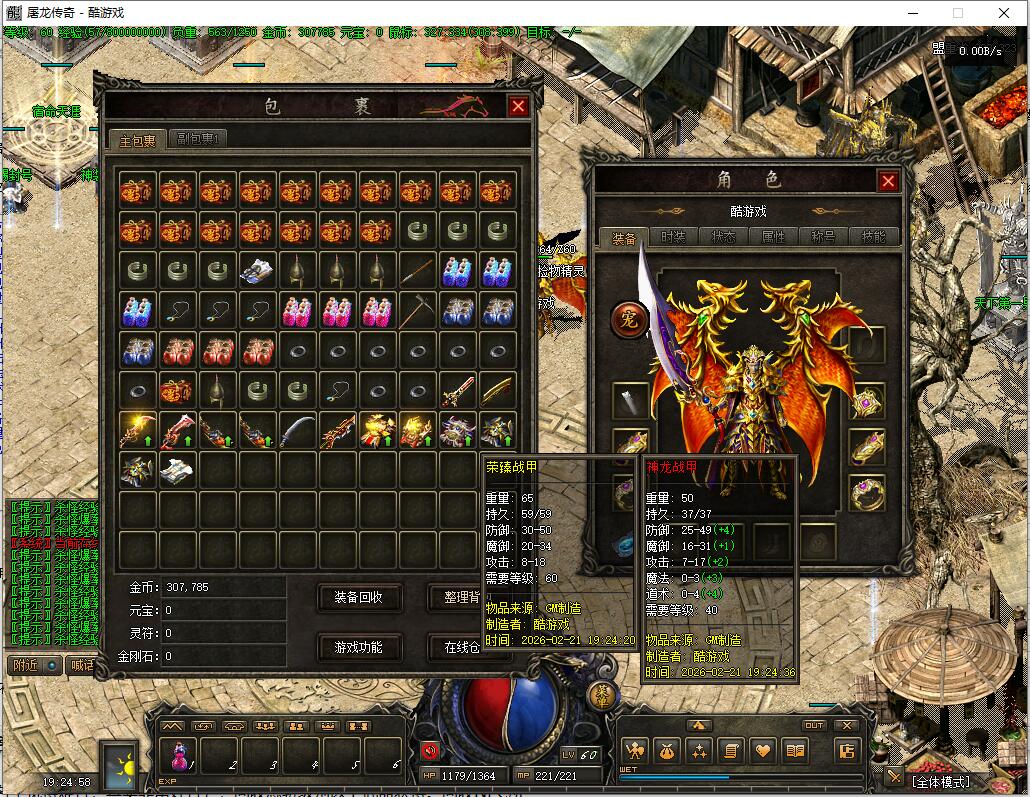Click the round 宠 pet button
Image resolution: width=1030 pixels, height=797 pixels.
coord(630,320)
